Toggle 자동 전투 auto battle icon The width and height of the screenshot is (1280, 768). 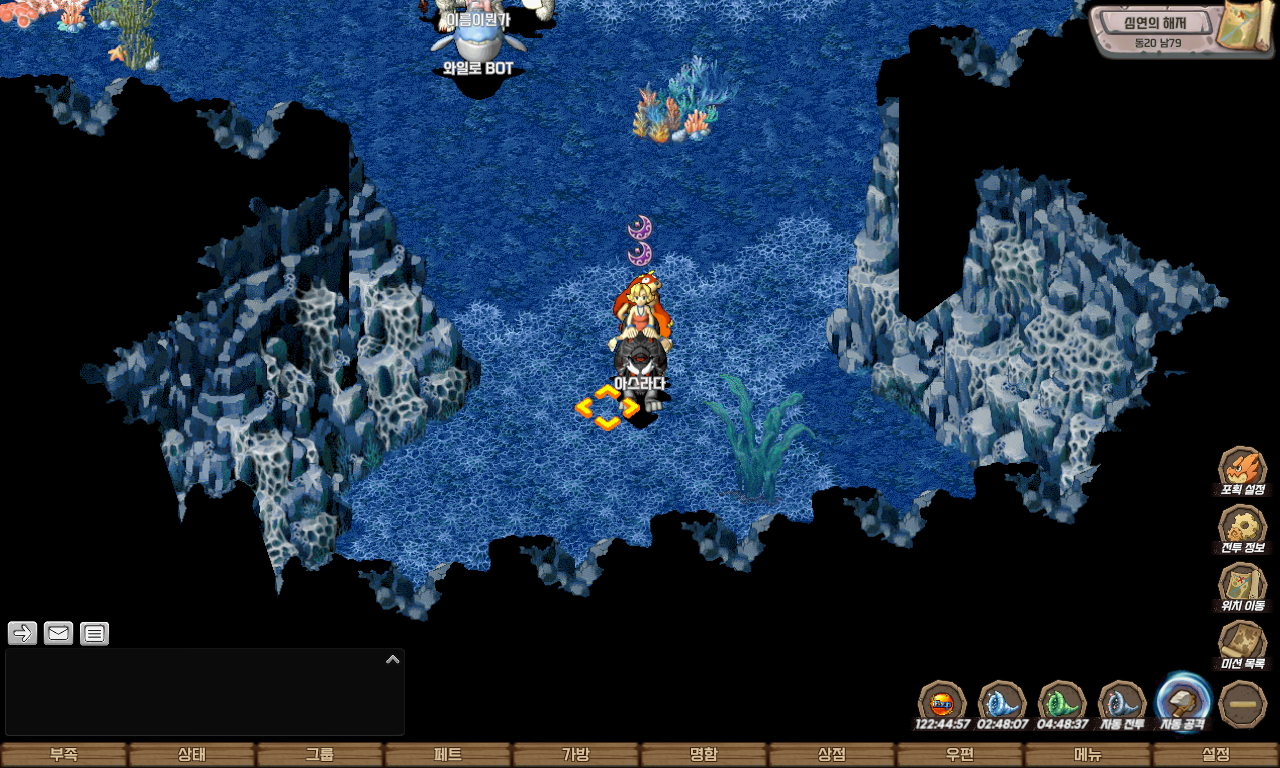[1122, 701]
